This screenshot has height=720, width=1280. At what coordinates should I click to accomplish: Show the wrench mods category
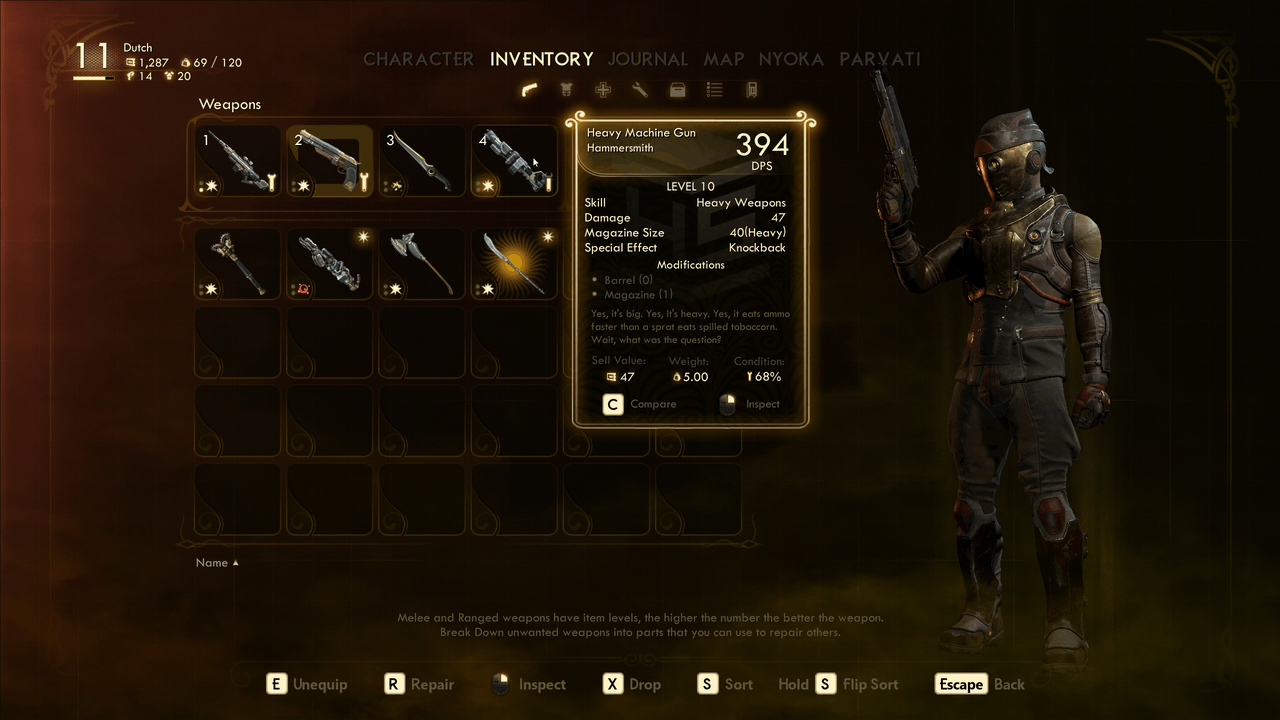(x=640, y=90)
